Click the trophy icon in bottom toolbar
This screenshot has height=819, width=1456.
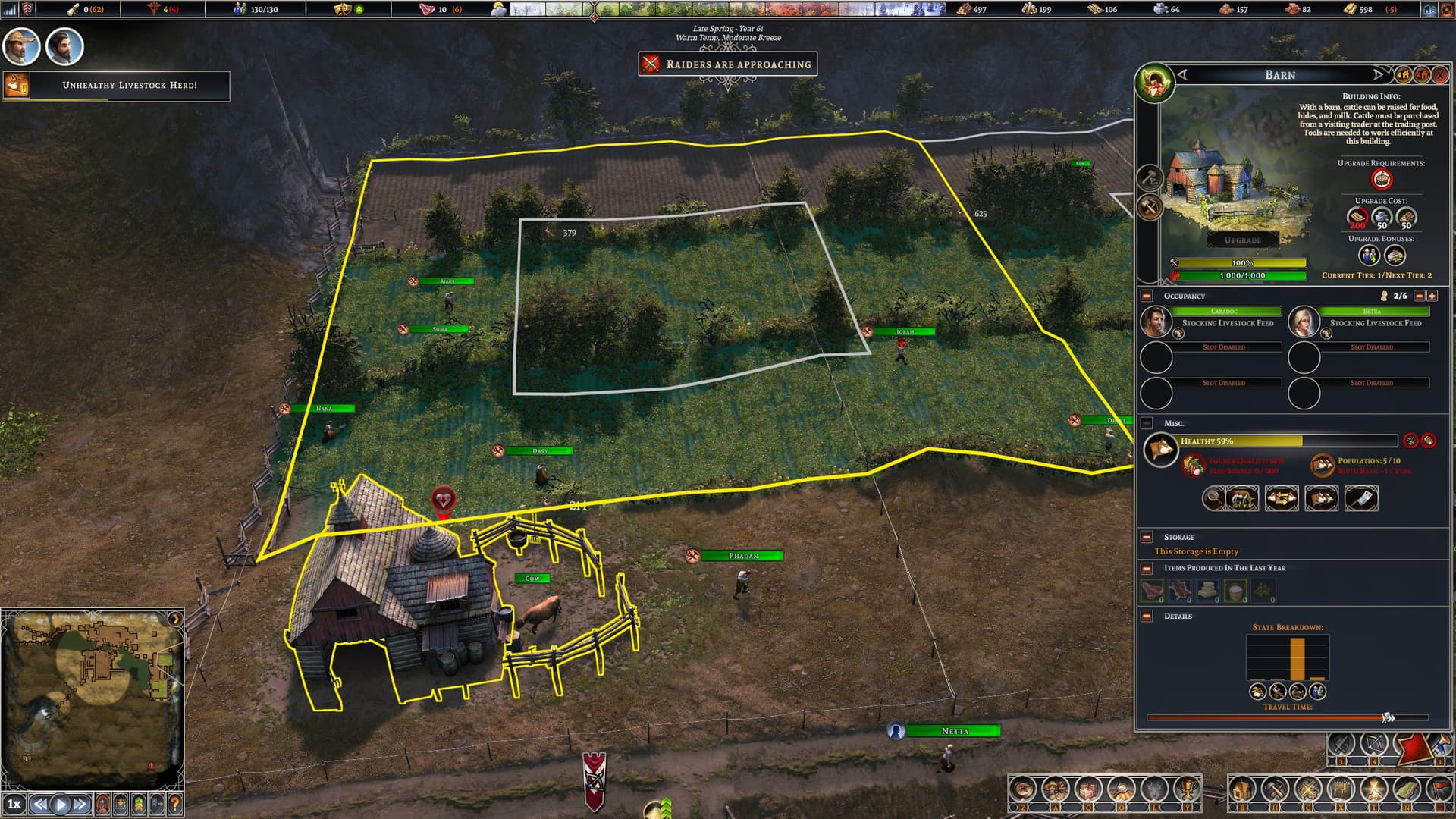tap(1187, 790)
